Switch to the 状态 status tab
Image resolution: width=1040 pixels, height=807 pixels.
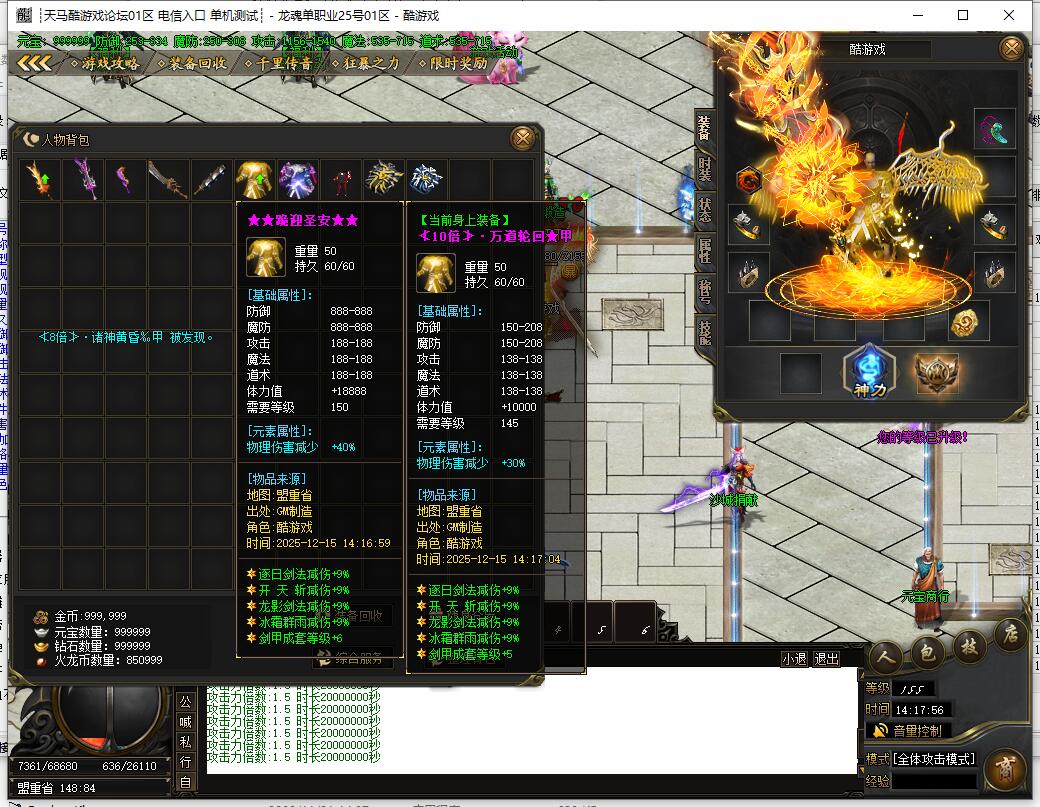(x=705, y=210)
